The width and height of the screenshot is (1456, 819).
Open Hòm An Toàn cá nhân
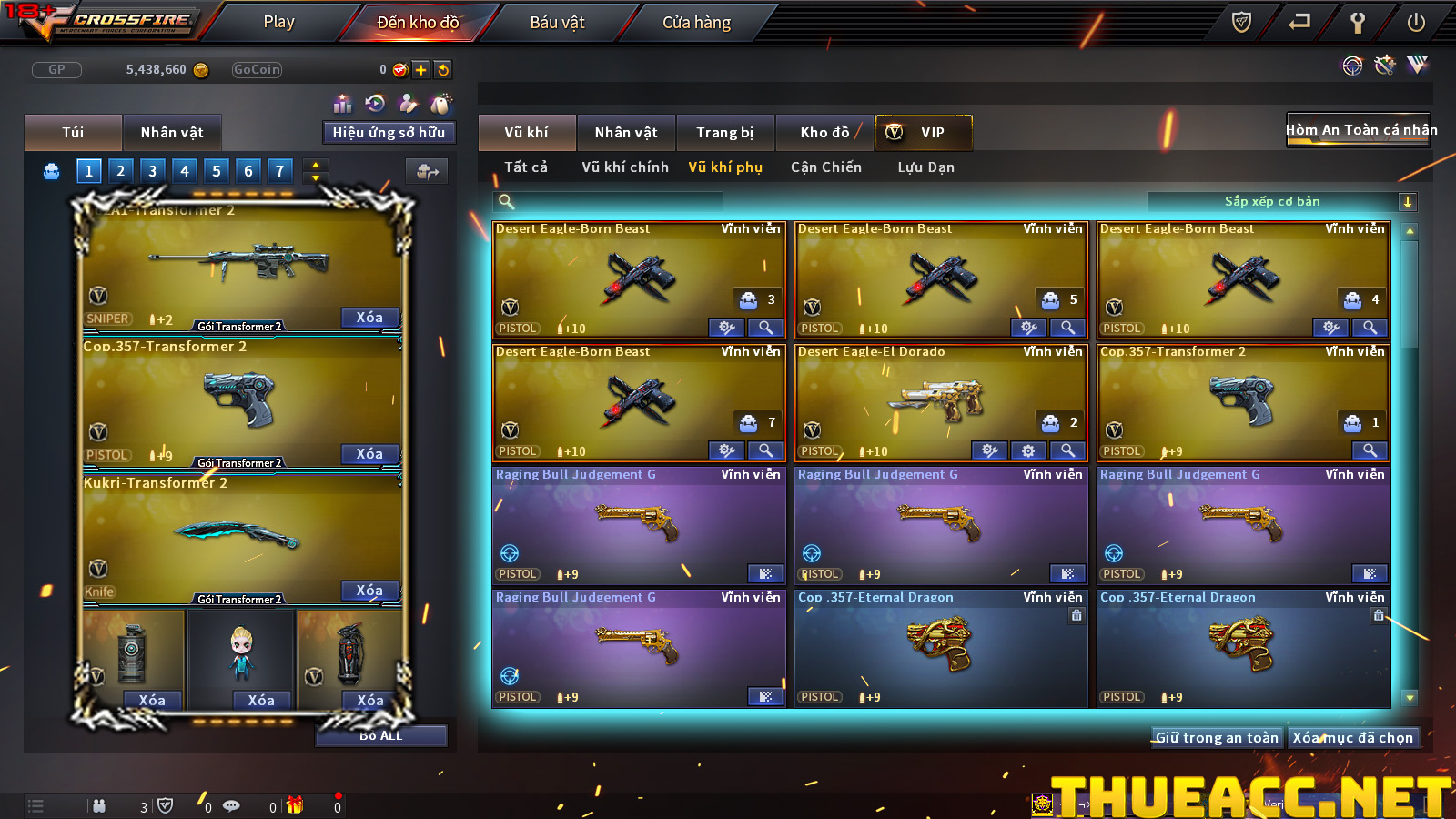coord(1360,130)
